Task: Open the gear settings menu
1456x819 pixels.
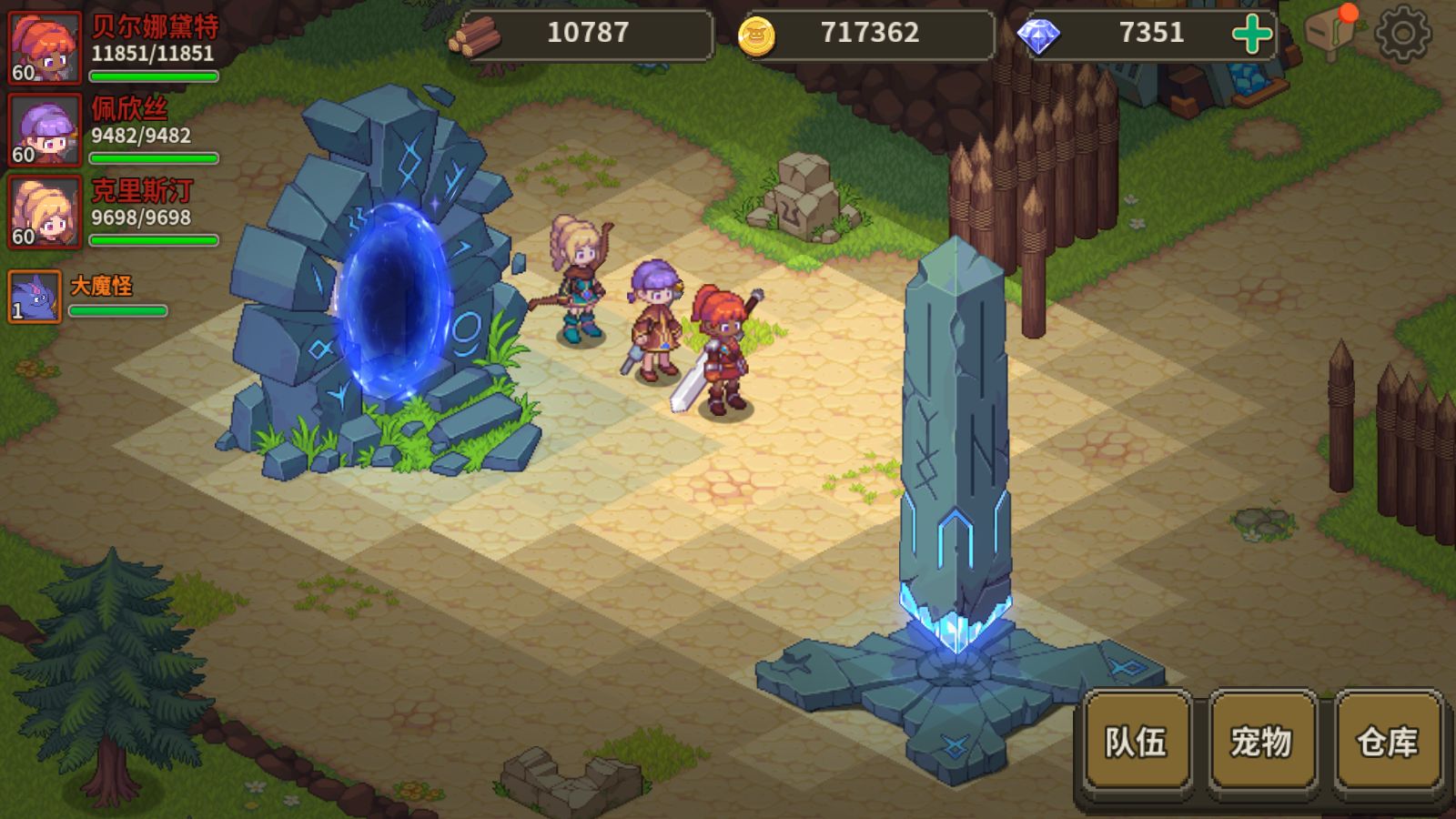Action: tap(1402, 34)
